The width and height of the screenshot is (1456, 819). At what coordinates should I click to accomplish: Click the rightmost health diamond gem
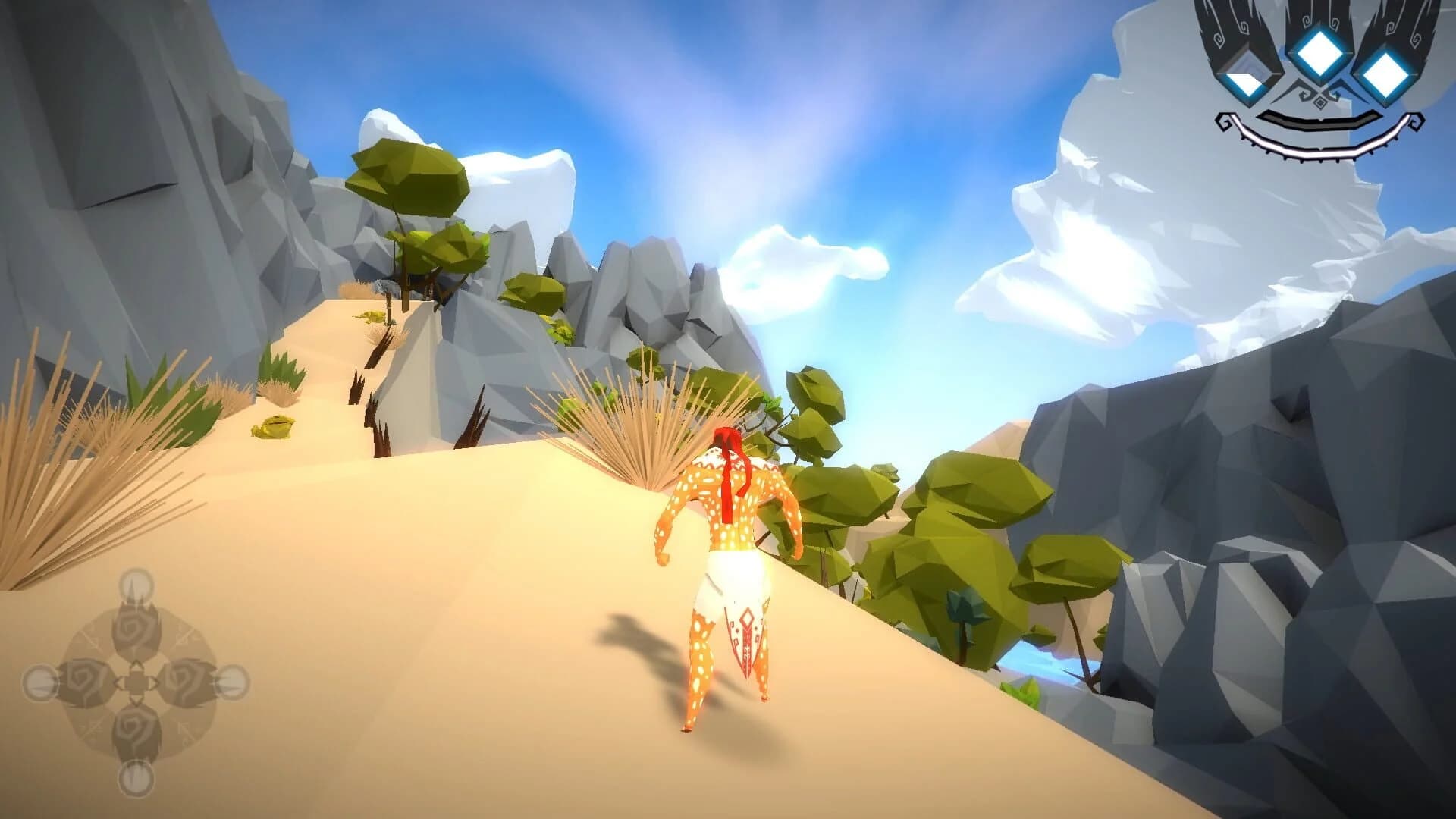pos(1385,76)
